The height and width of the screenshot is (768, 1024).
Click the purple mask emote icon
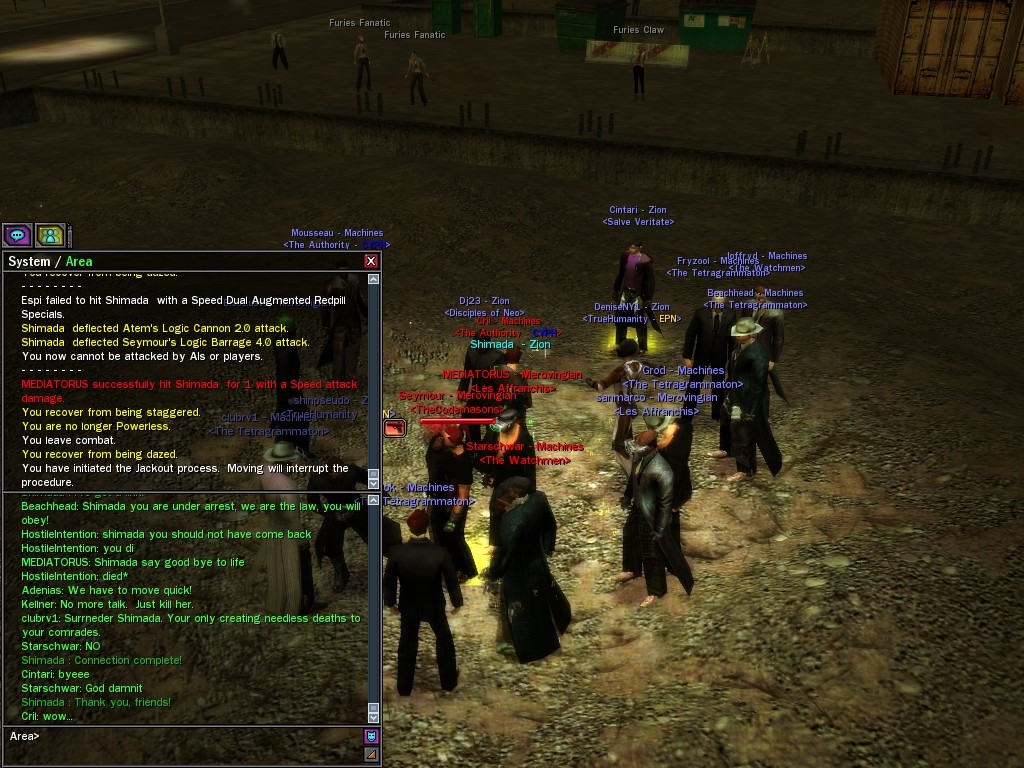[371, 737]
